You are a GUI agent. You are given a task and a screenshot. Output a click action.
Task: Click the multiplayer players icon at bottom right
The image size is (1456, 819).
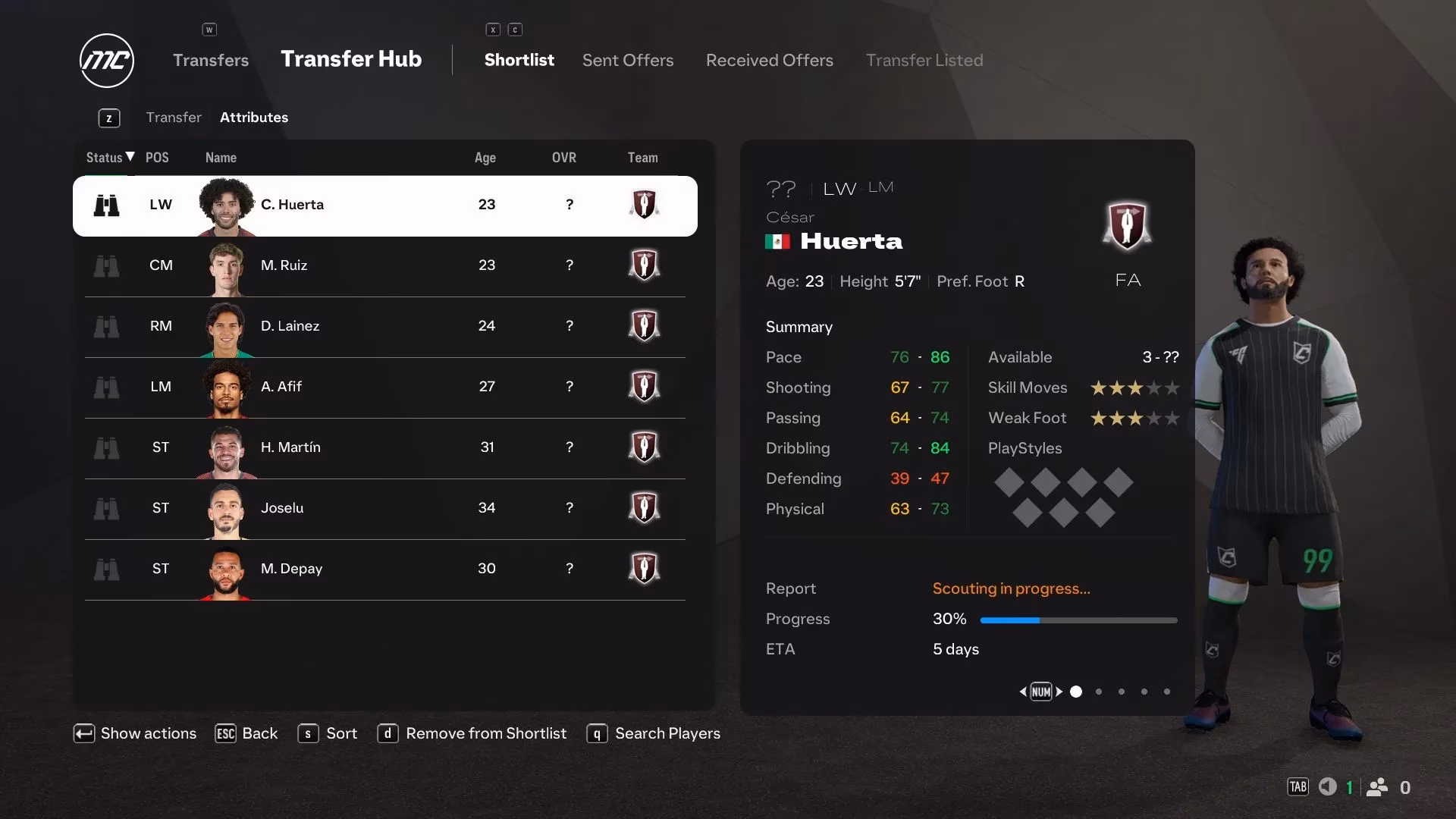click(x=1378, y=787)
